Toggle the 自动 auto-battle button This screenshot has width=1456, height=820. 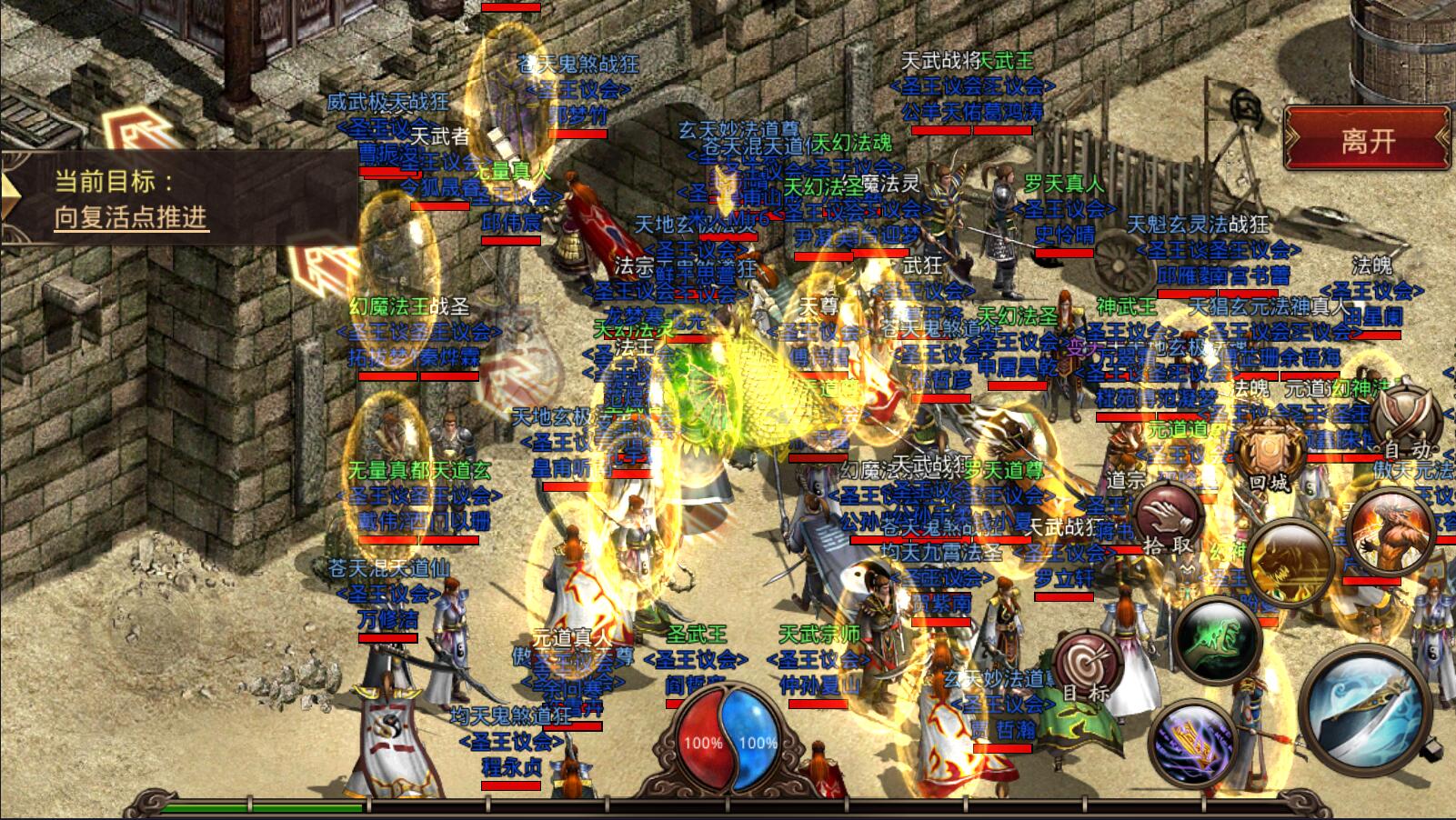pyautogui.click(x=1406, y=421)
